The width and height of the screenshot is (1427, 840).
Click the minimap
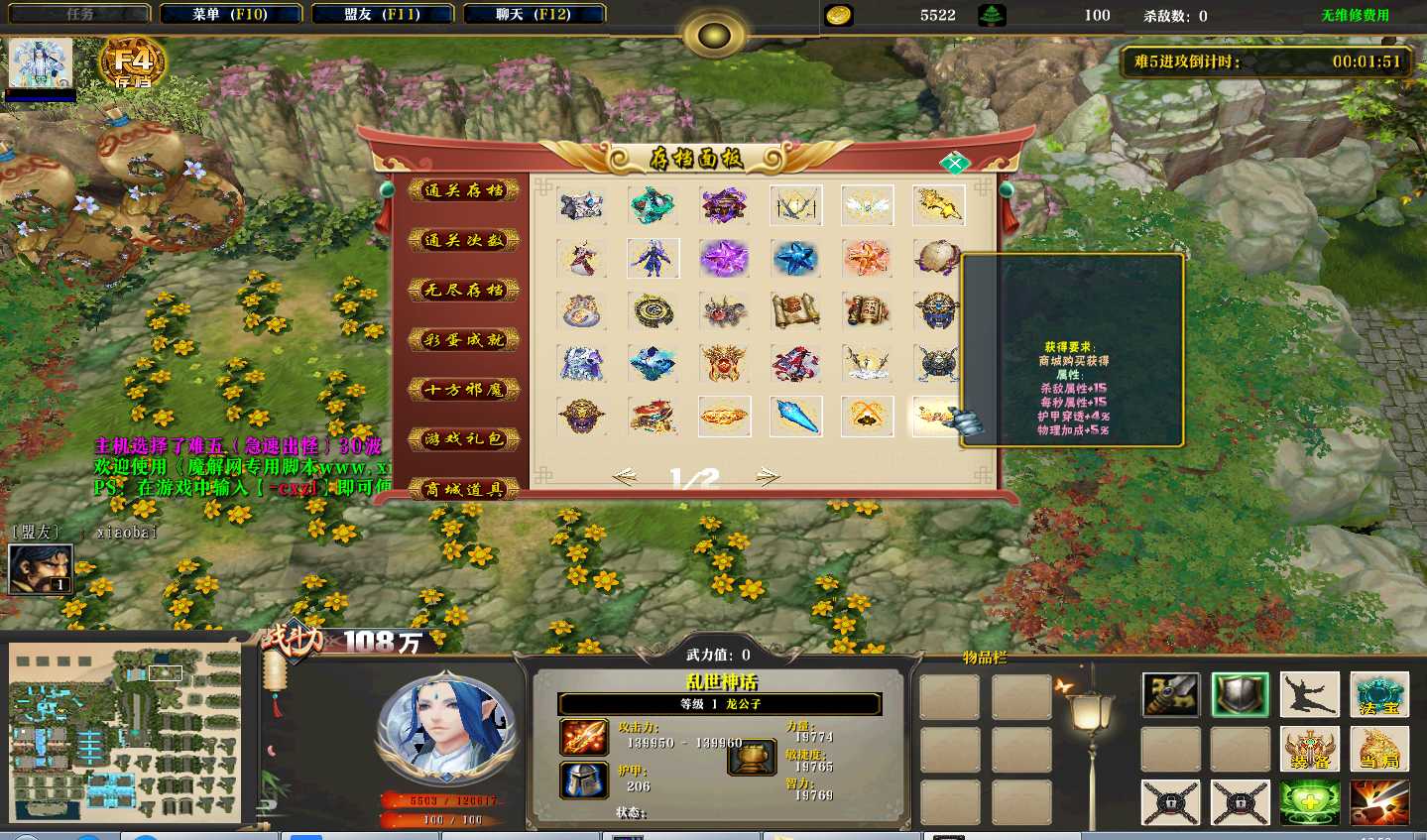125,733
